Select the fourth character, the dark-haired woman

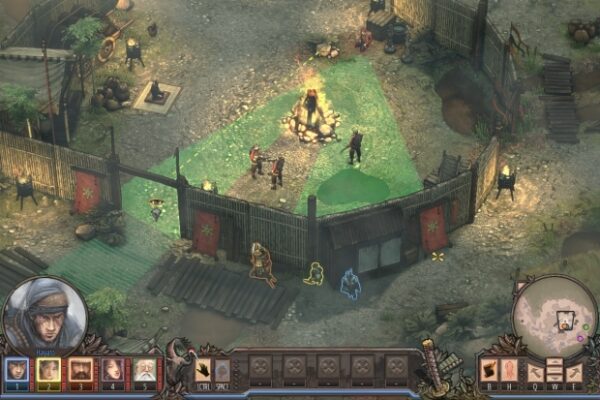click(x=112, y=370)
